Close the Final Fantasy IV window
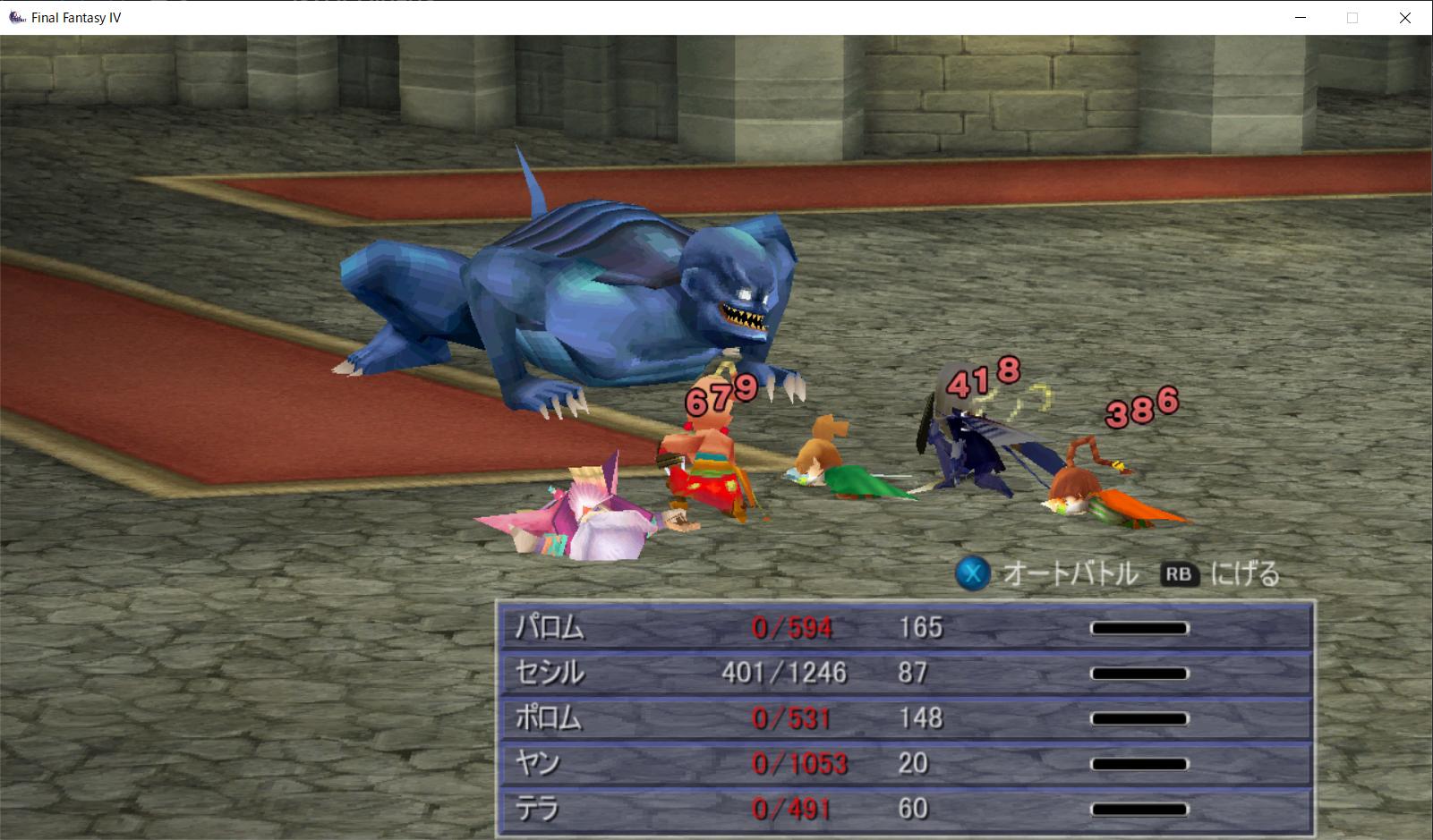The height and width of the screenshot is (840, 1433). pyautogui.click(x=1405, y=18)
